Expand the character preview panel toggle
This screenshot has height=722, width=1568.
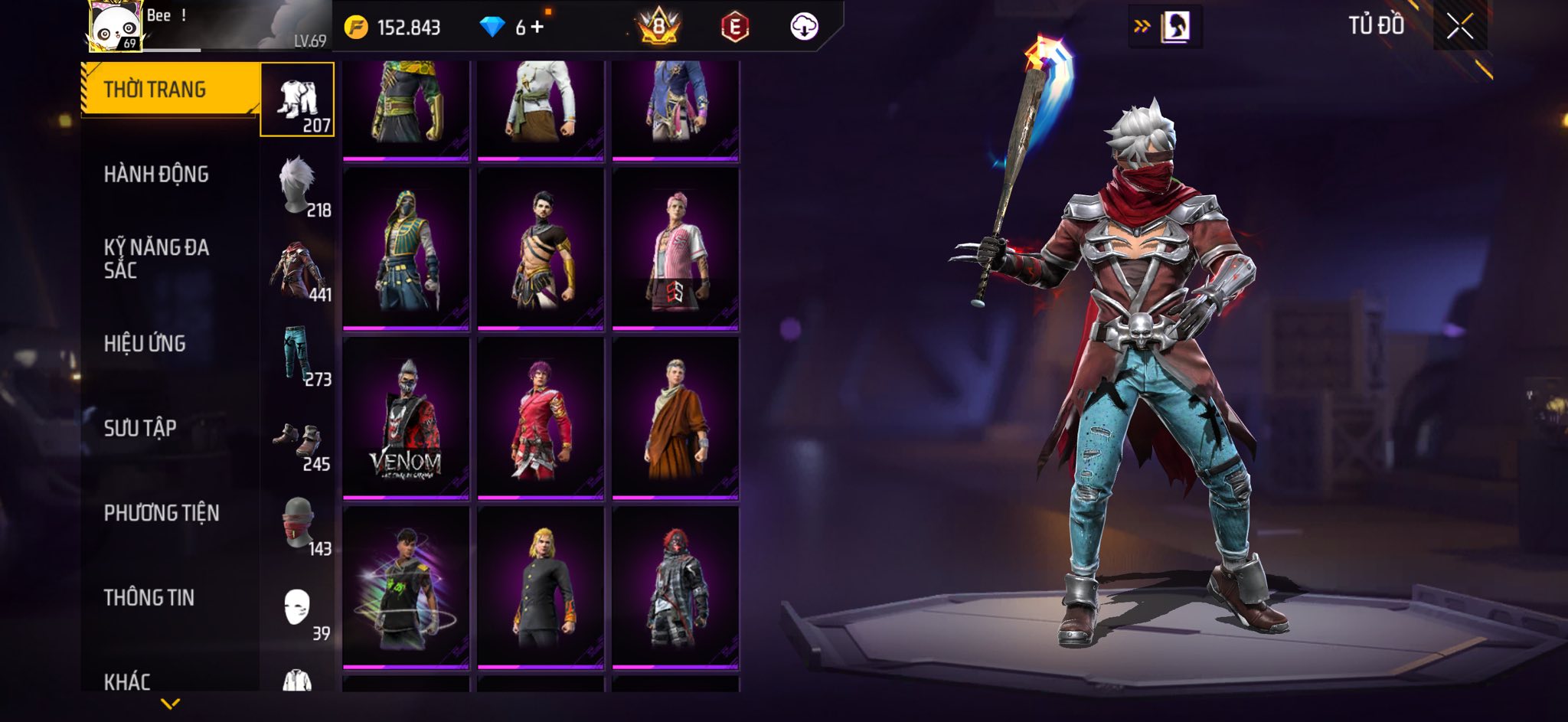tap(1165, 28)
